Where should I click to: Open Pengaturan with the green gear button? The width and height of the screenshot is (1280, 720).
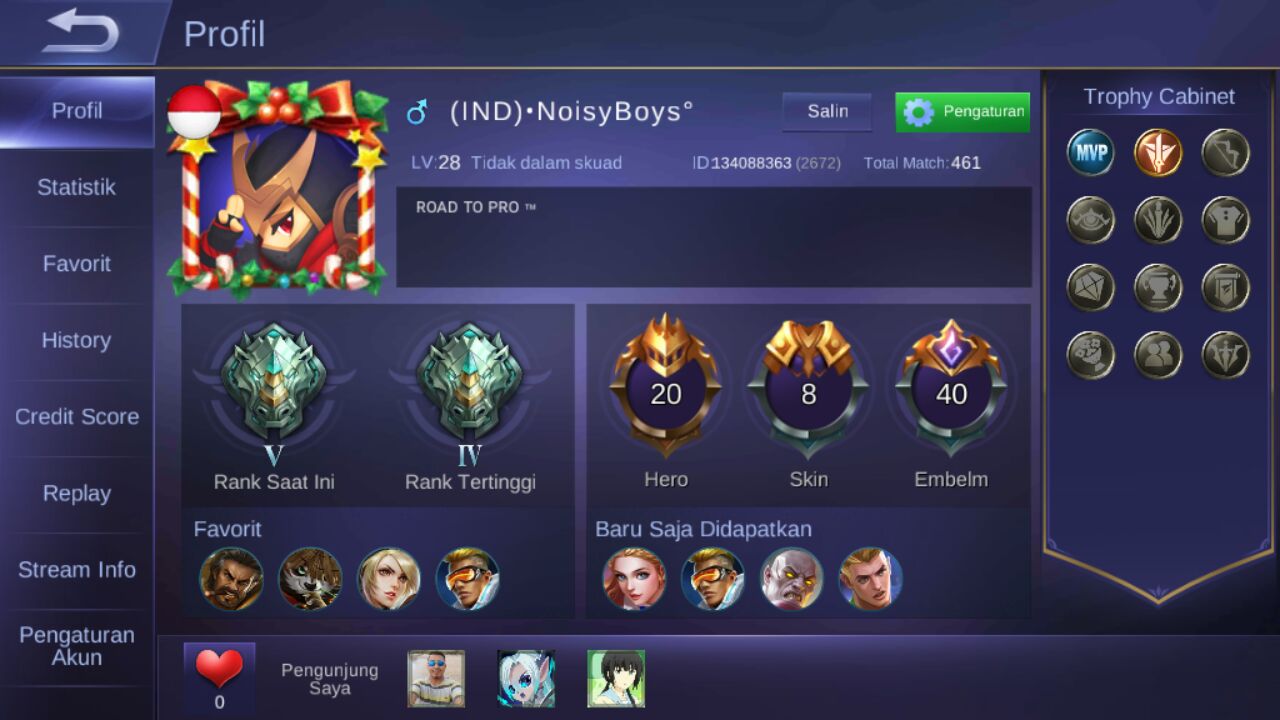(961, 111)
